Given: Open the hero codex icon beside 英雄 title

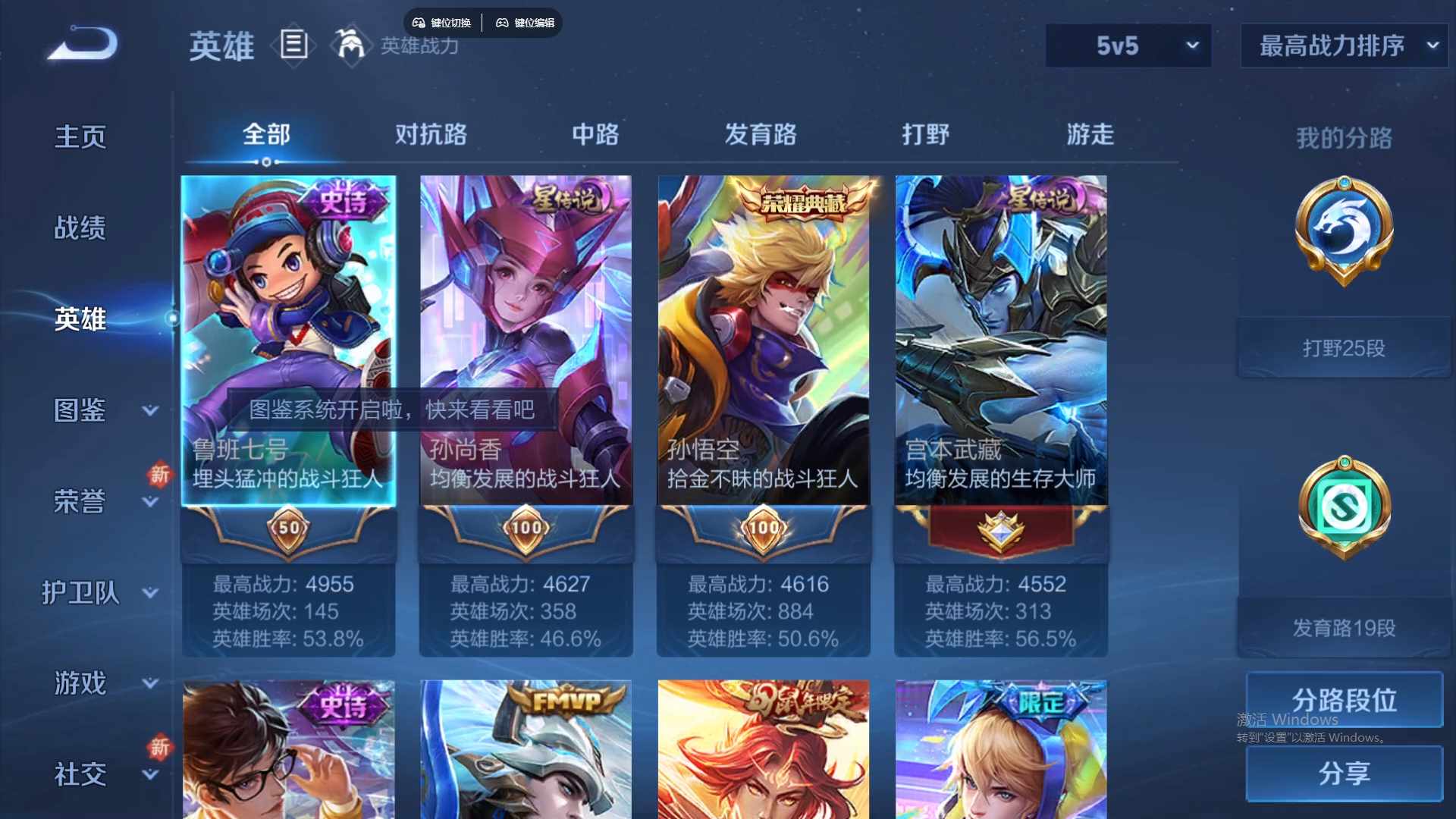Looking at the screenshot, I should 293,45.
